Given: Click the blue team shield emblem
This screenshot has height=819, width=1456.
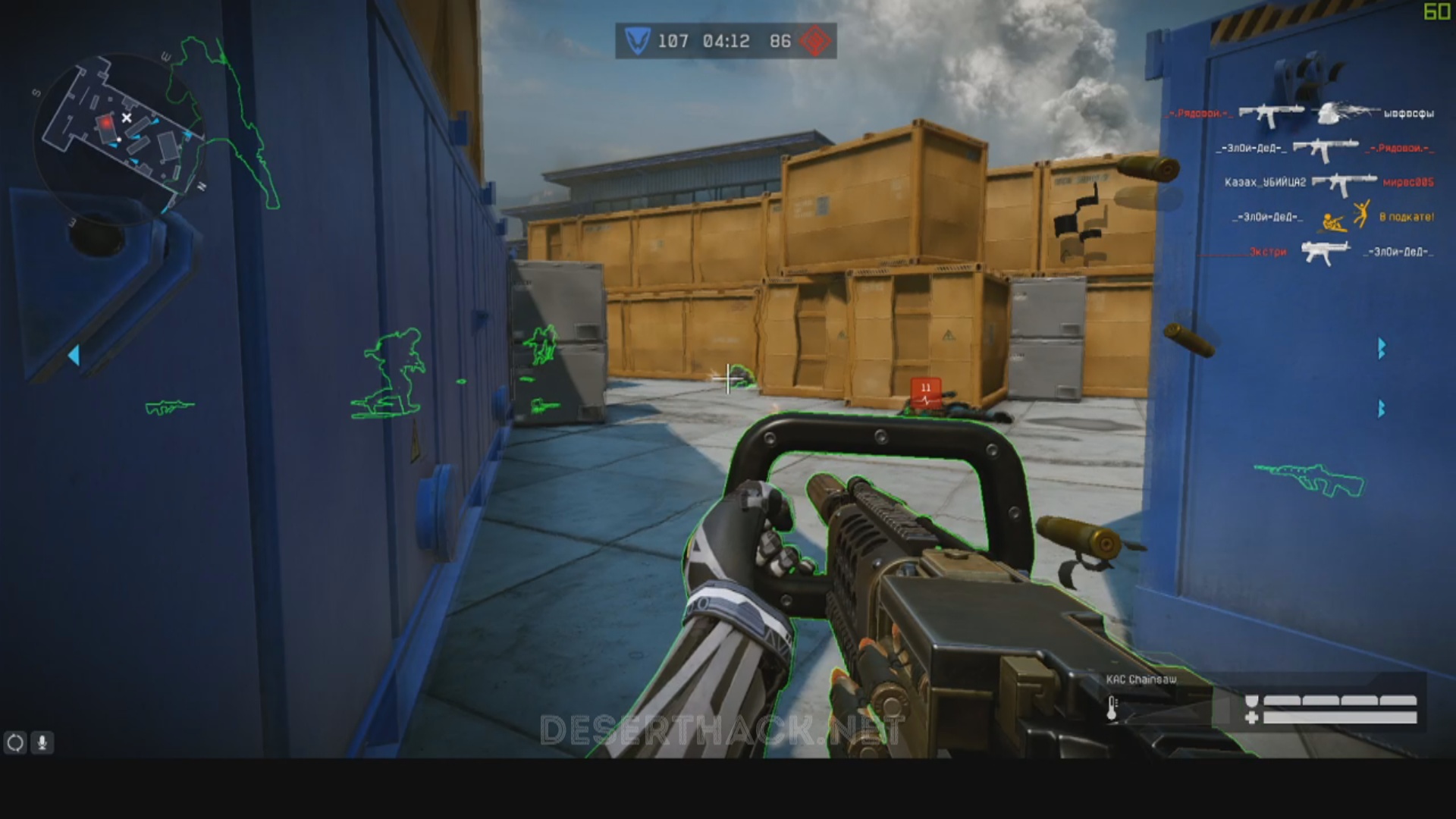Looking at the screenshot, I should pyautogui.click(x=637, y=41).
